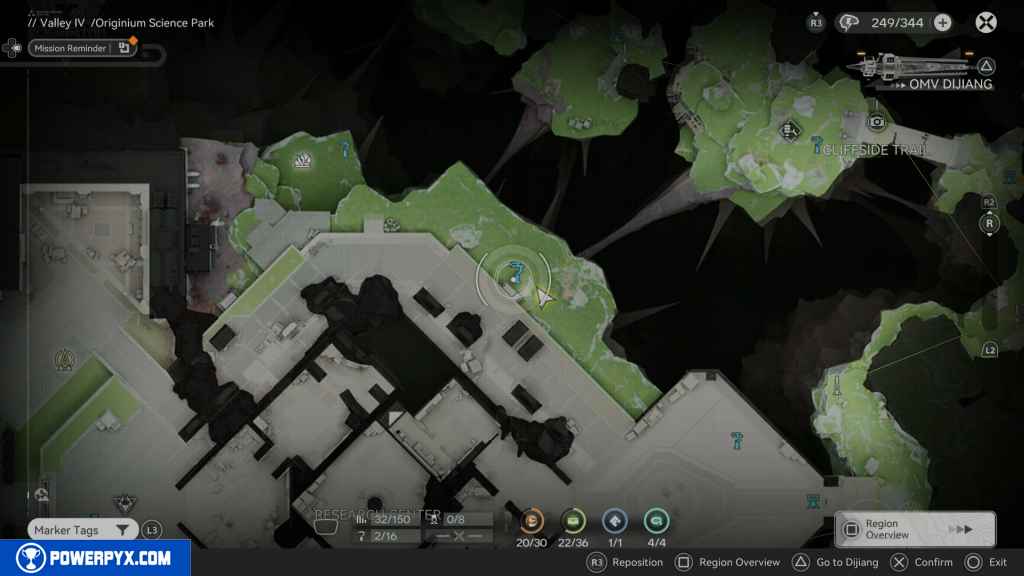Select the diamond-shaped marker left of Cliffside Trail
1024x576 pixels.
(x=790, y=129)
